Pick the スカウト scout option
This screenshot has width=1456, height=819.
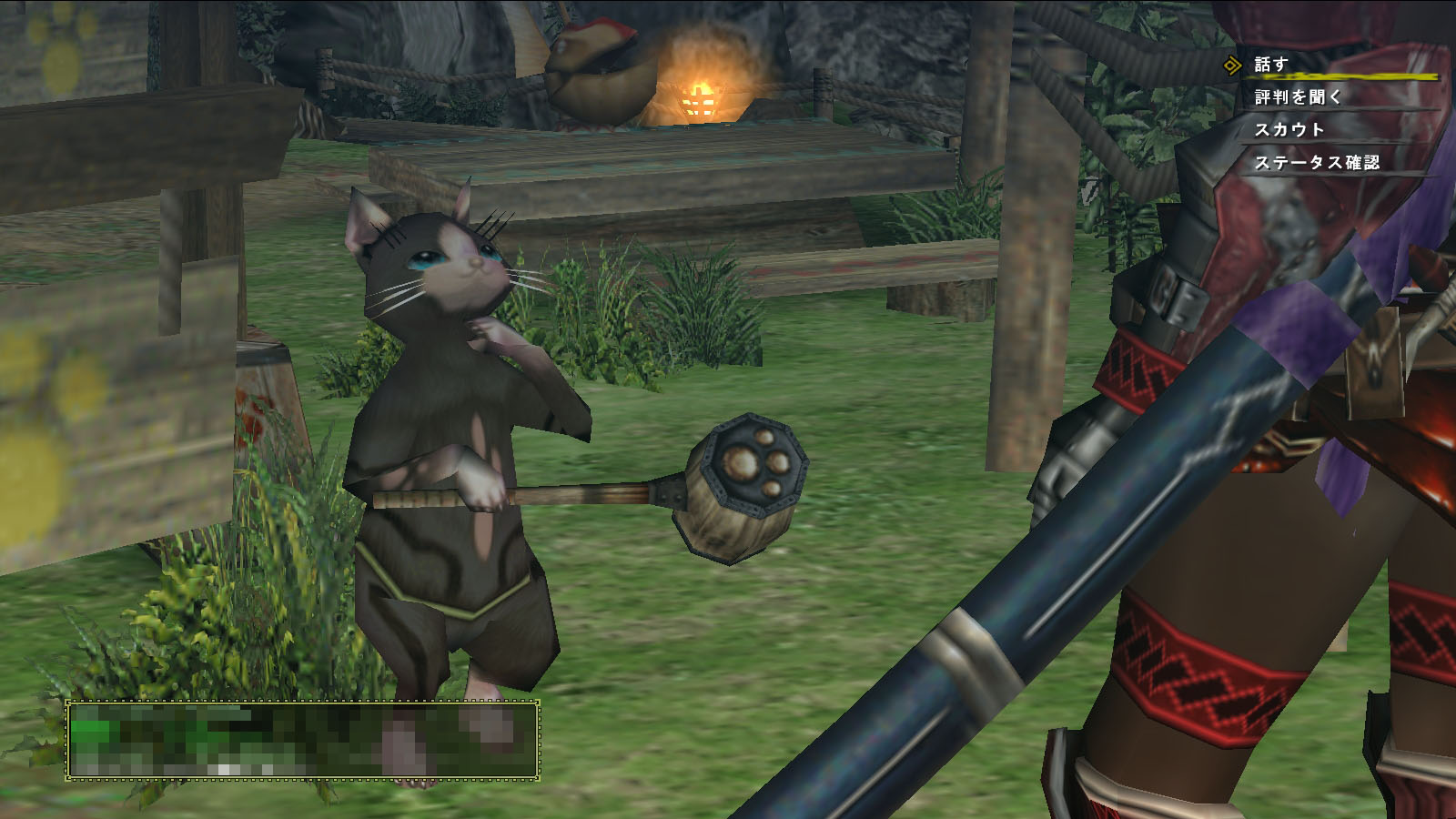[1289, 130]
